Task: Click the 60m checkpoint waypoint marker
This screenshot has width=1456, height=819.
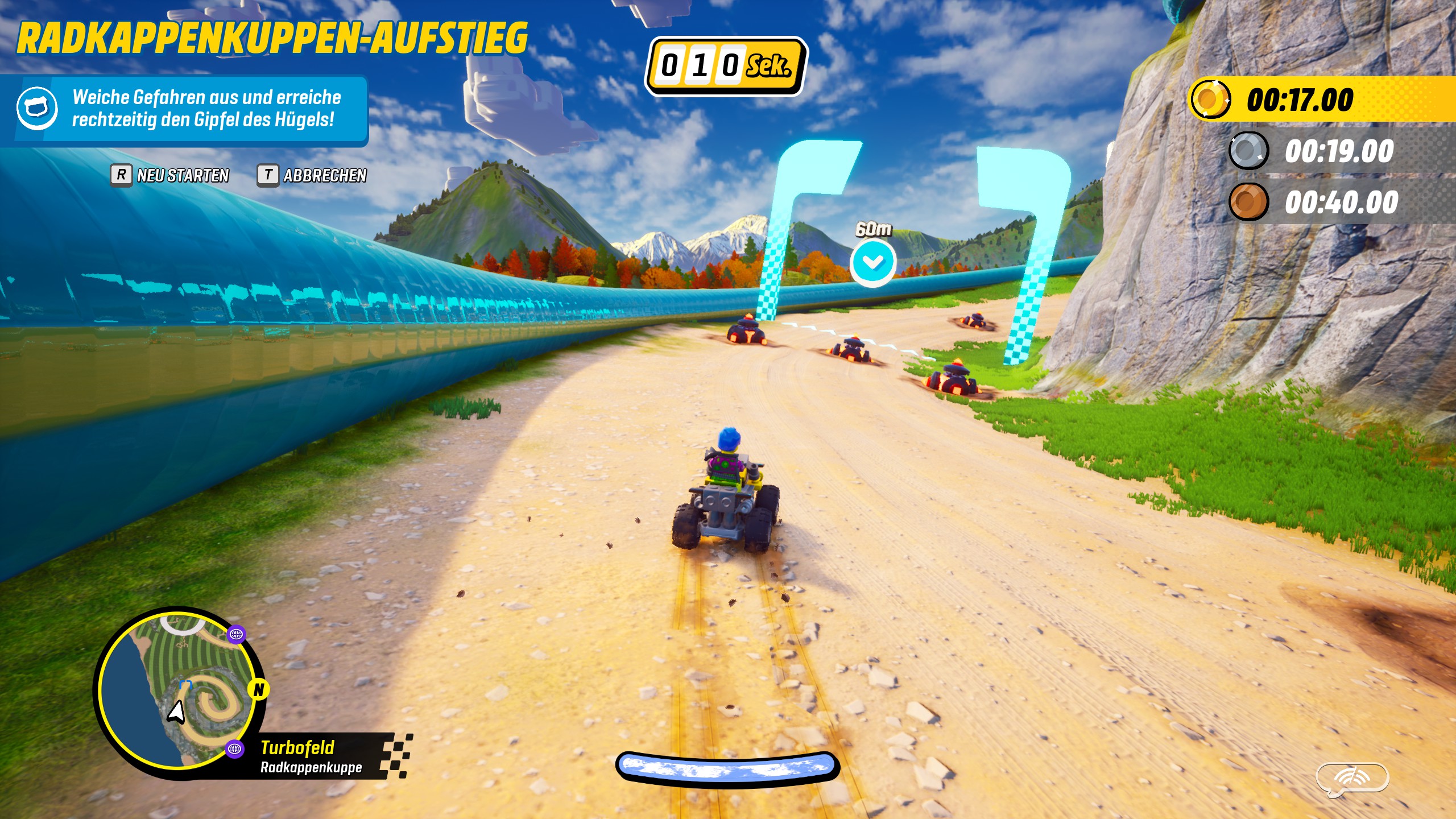Action: pos(872,261)
